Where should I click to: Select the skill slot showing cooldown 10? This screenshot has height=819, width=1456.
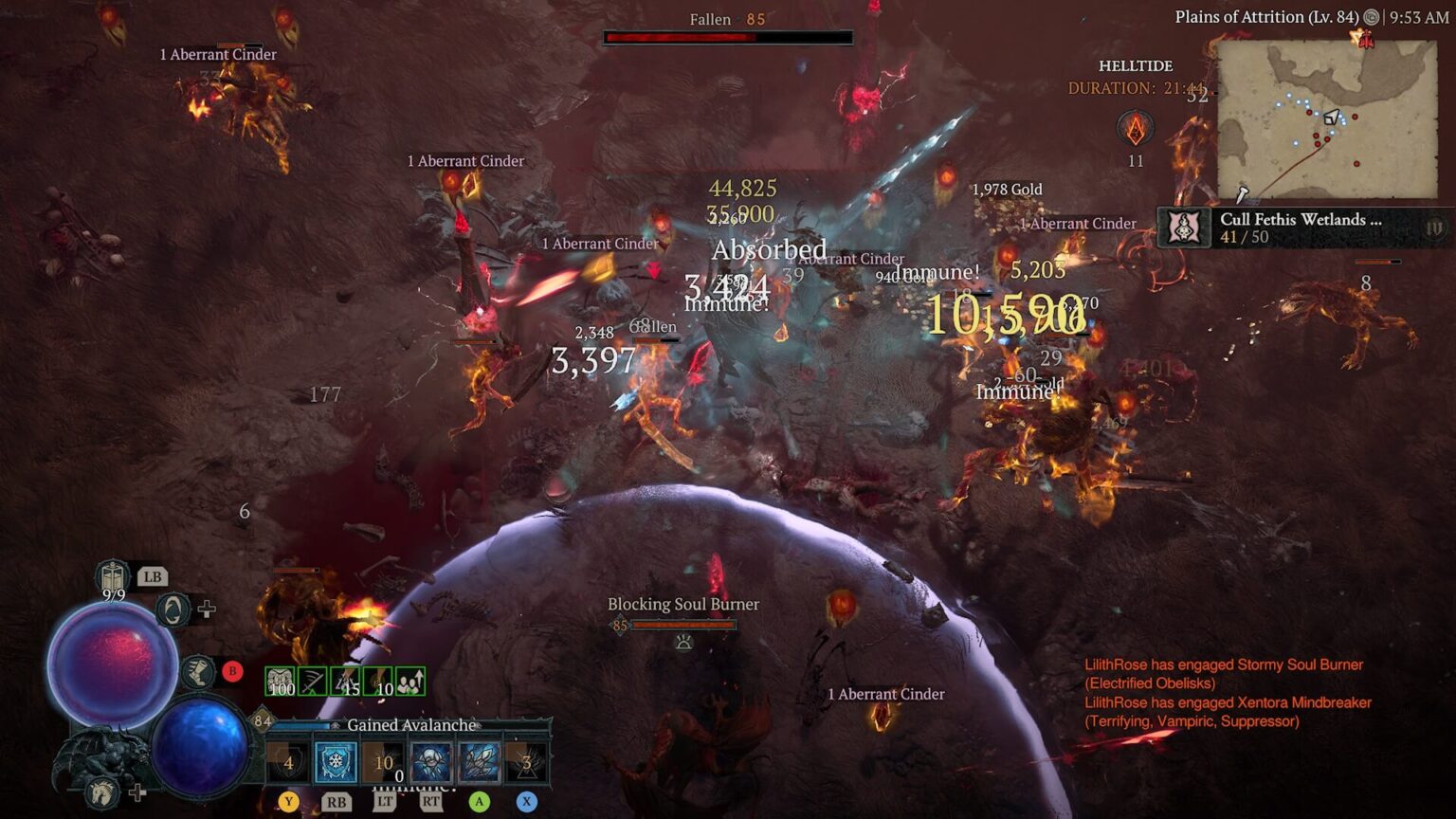pos(383,761)
